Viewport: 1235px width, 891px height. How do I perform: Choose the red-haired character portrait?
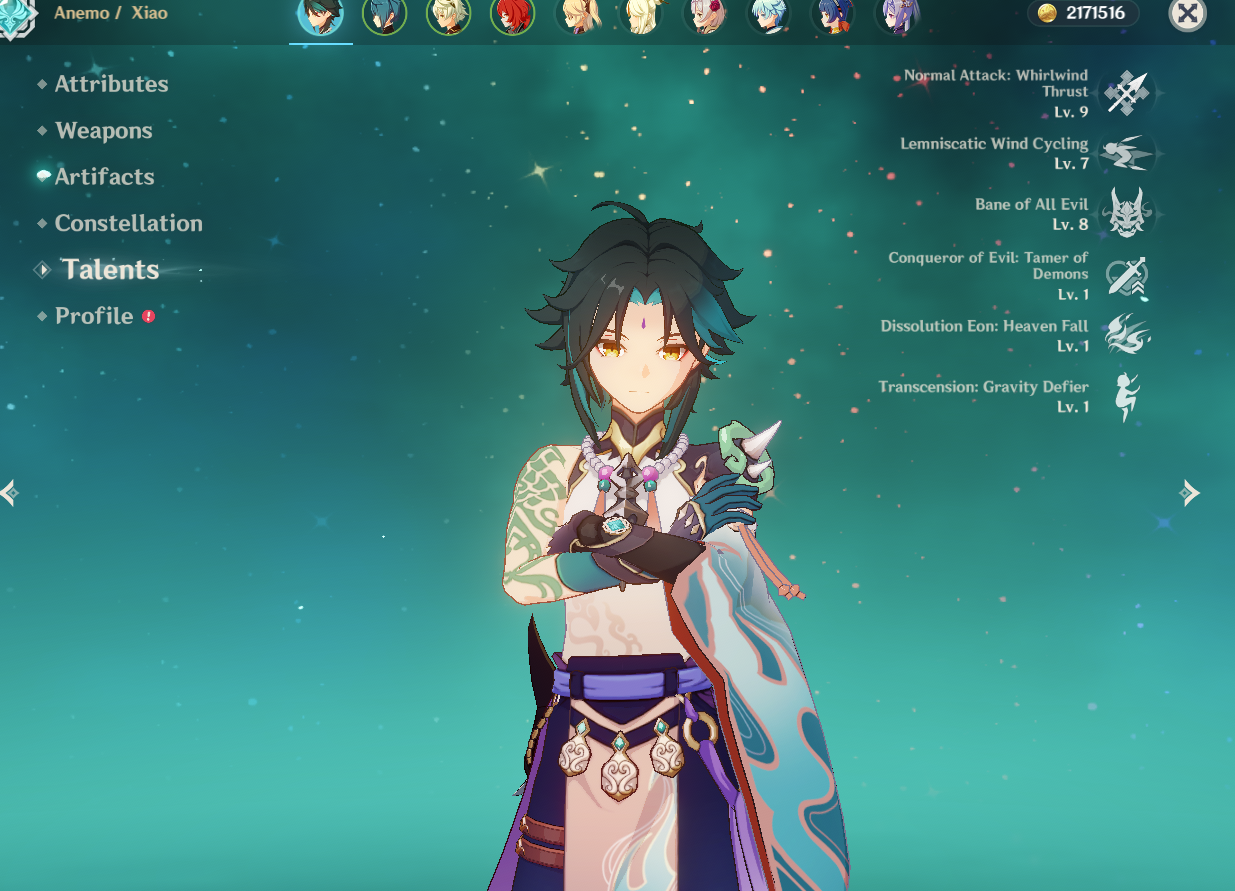[512, 16]
